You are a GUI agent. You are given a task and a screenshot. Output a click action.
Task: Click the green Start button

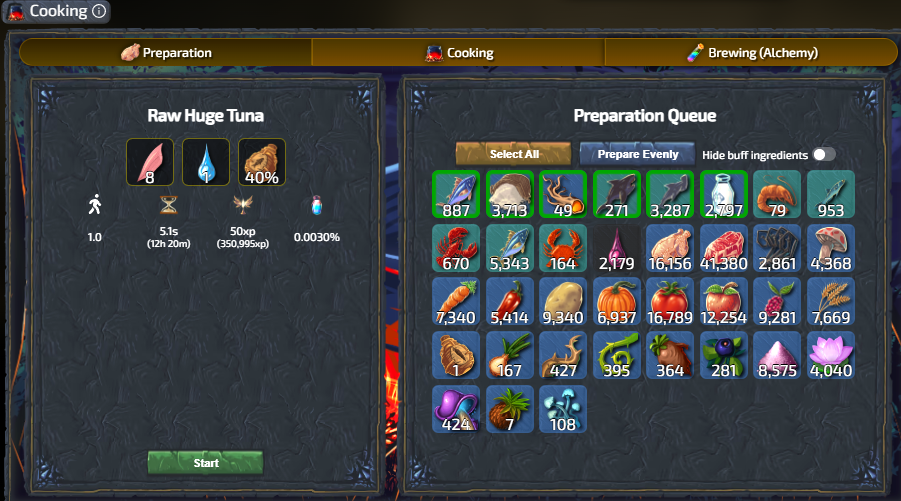coord(205,463)
